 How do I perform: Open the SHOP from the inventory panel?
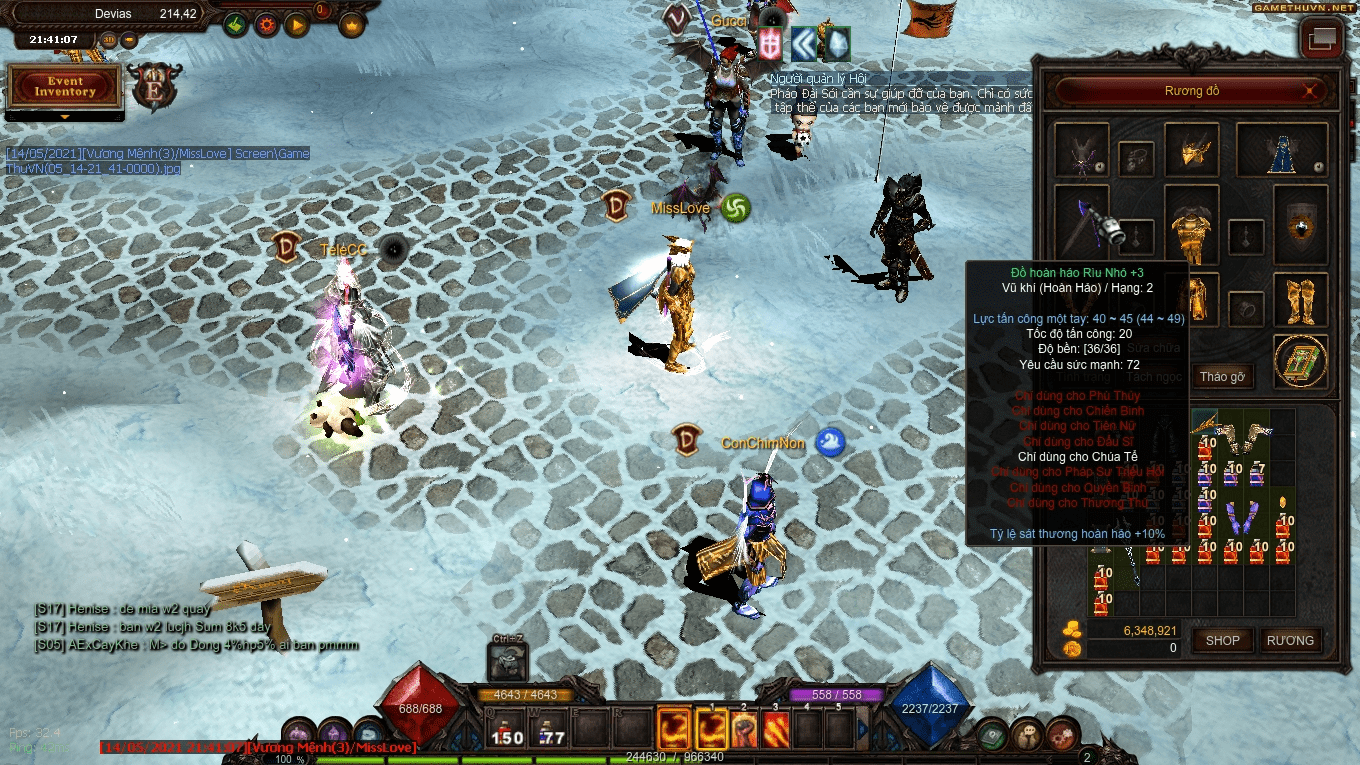1222,641
